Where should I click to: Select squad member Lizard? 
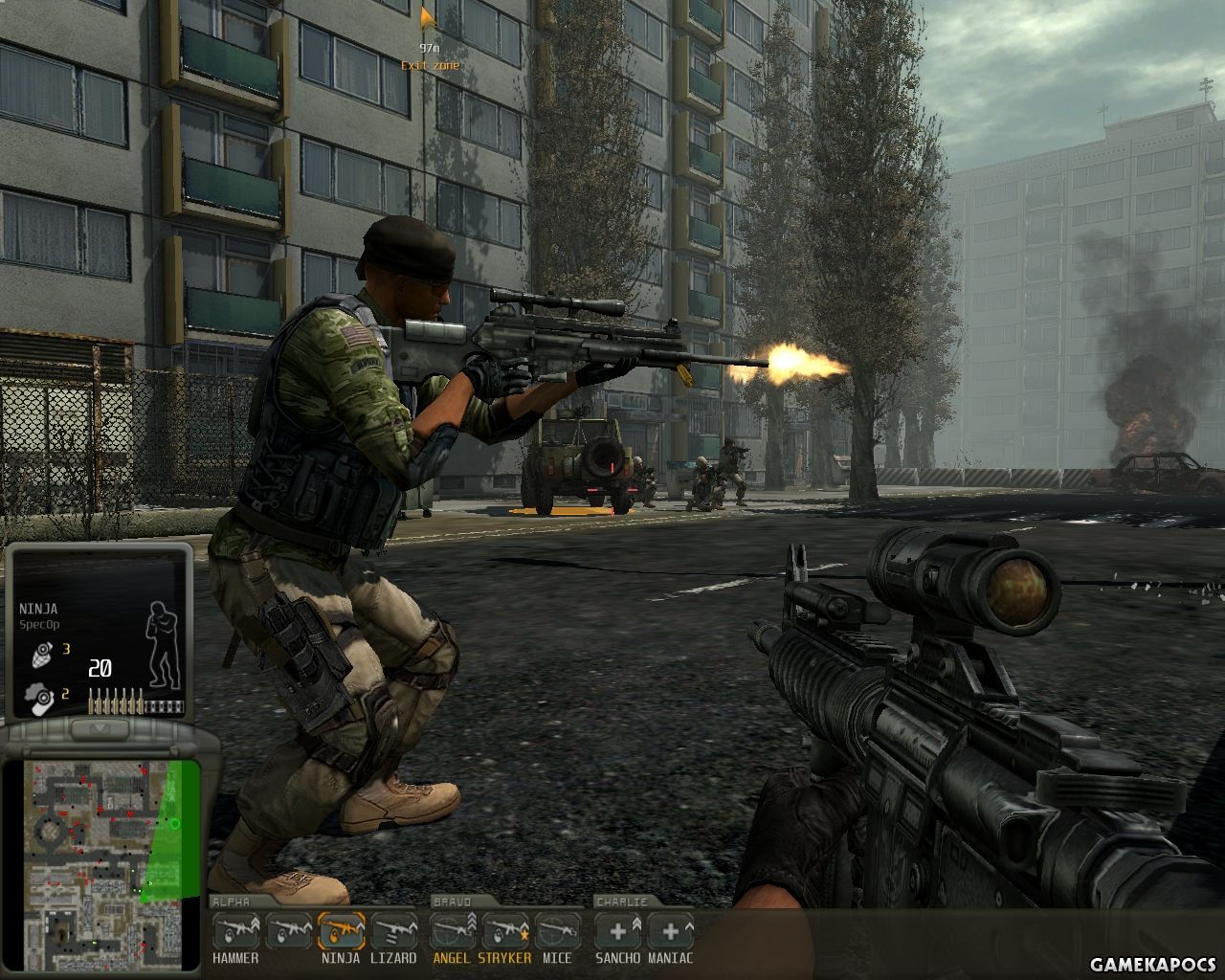(393, 931)
